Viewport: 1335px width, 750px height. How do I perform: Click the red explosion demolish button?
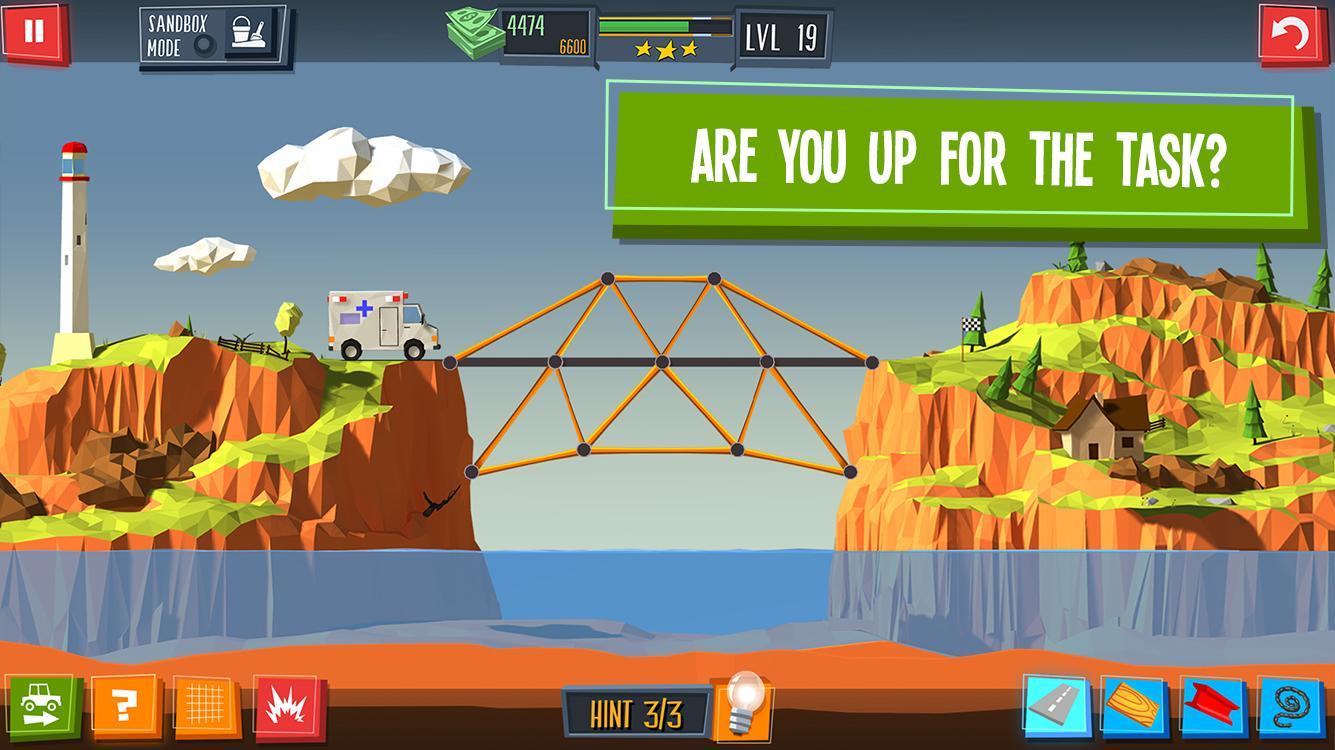click(287, 708)
